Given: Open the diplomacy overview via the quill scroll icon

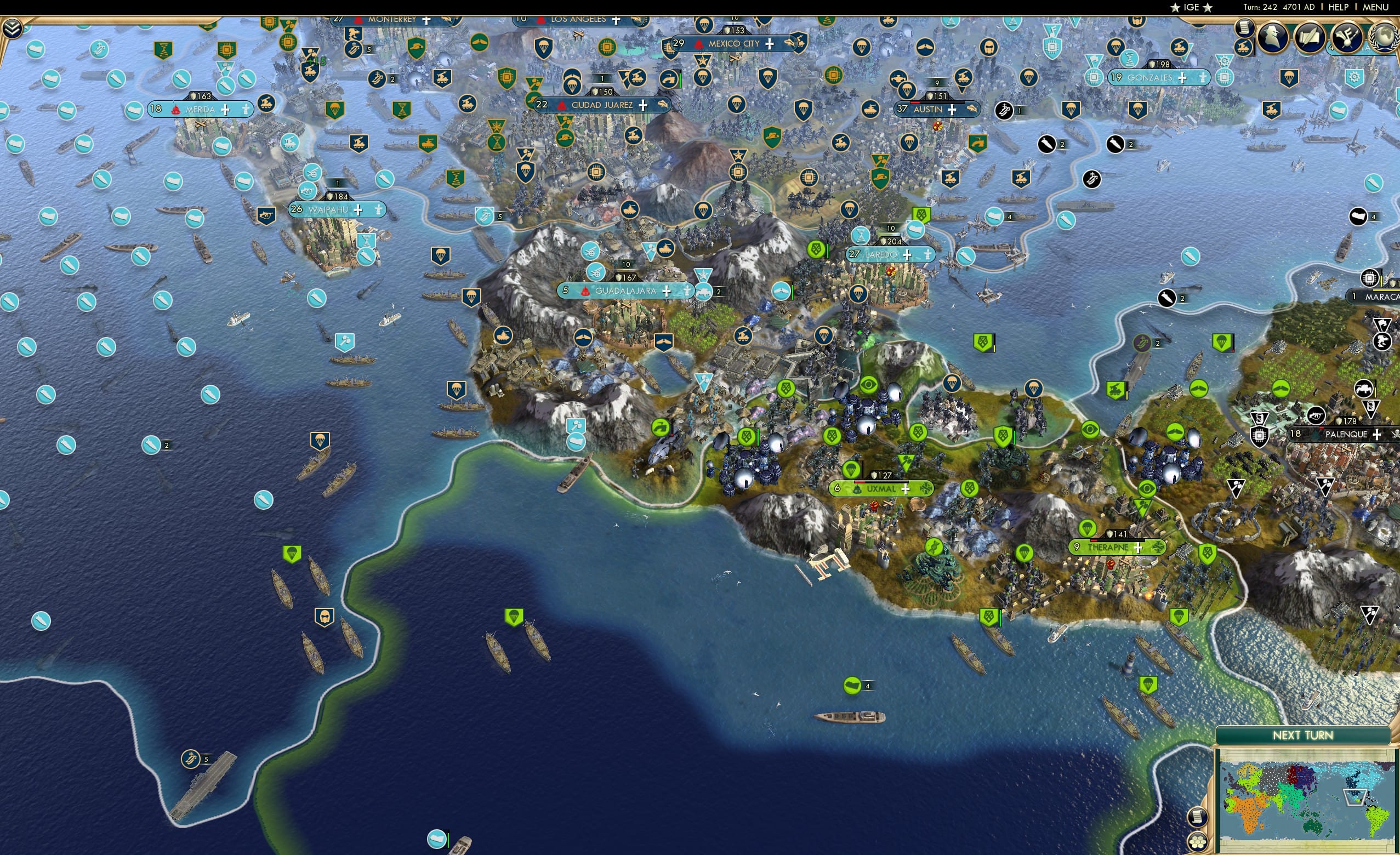Looking at the screenshot, I should (1311, 37).
